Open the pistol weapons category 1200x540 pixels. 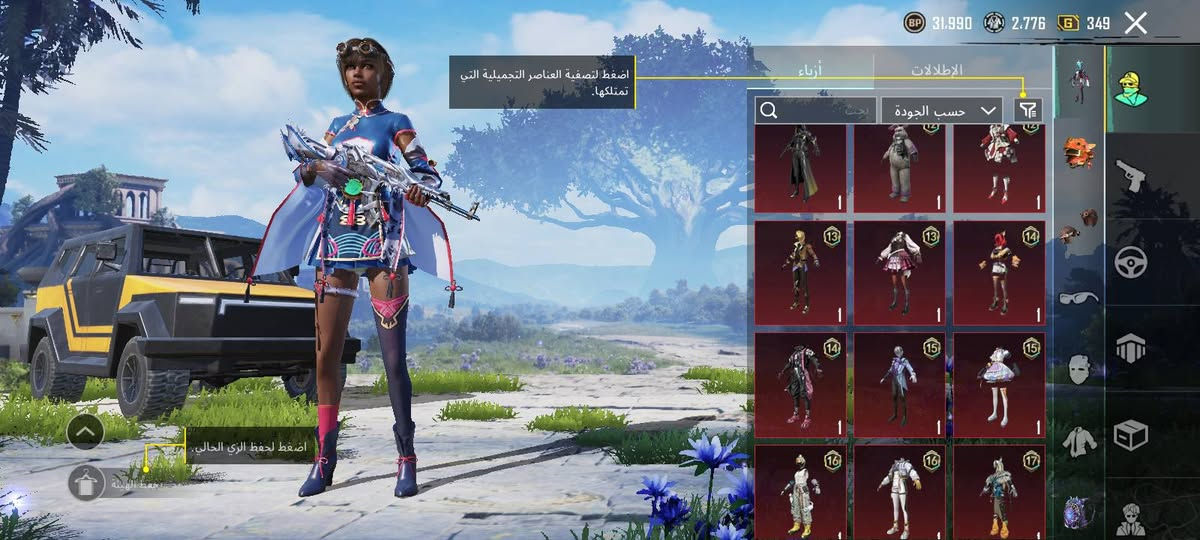tap(1132, 177)
